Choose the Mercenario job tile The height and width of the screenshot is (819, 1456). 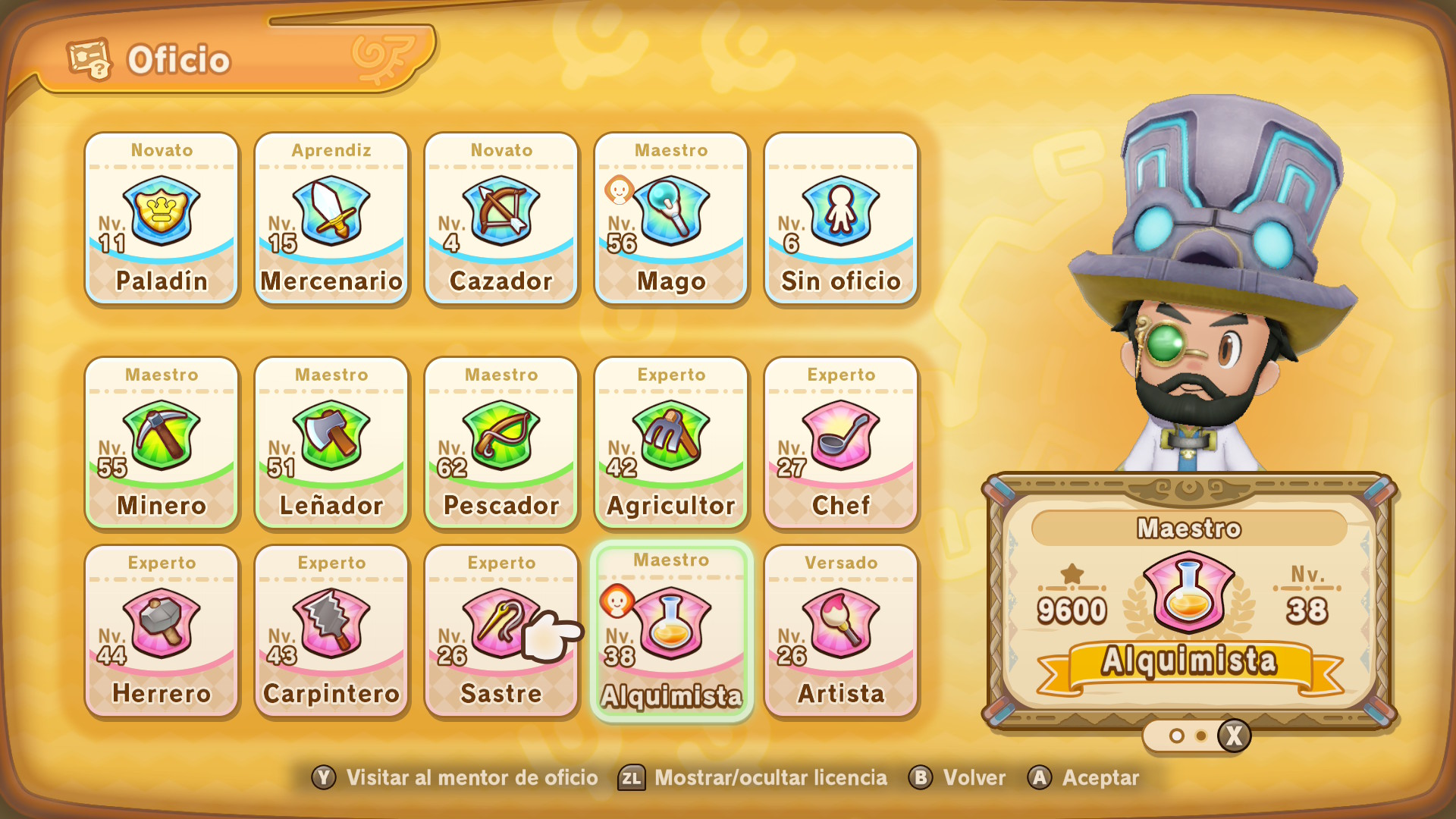[331, 218]
